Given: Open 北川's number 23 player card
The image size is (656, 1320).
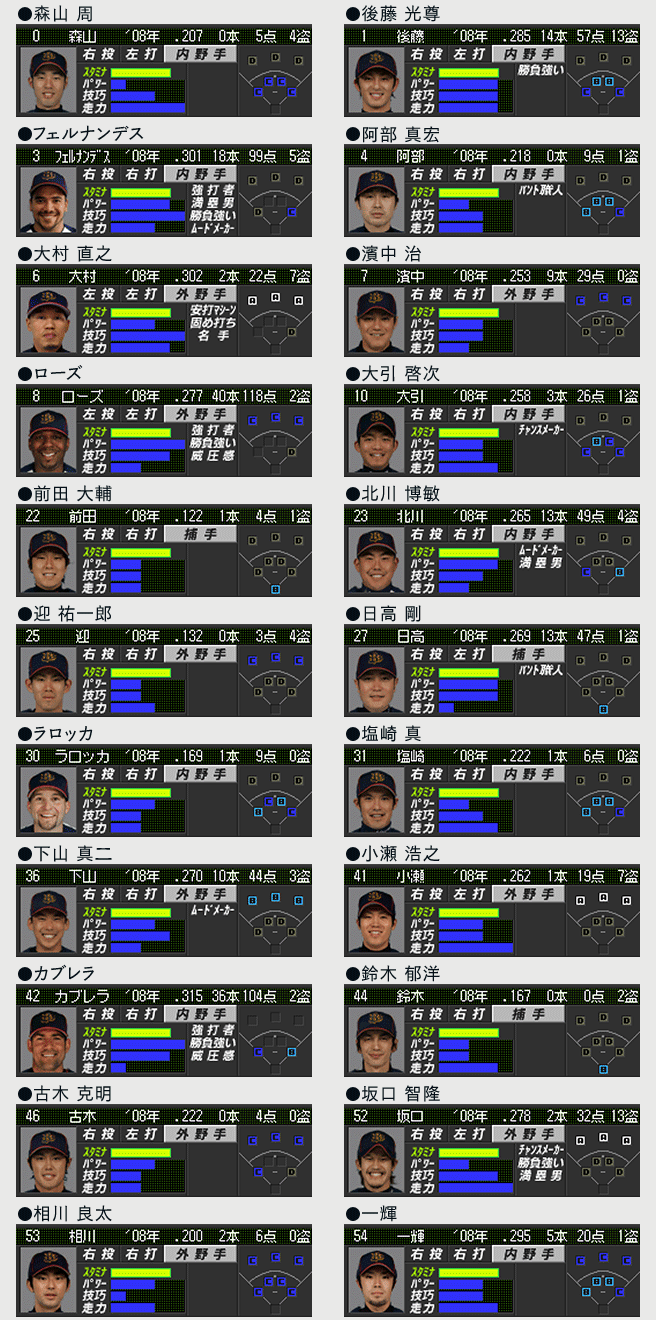Looking at the screenshot, I should pos(492,551).
